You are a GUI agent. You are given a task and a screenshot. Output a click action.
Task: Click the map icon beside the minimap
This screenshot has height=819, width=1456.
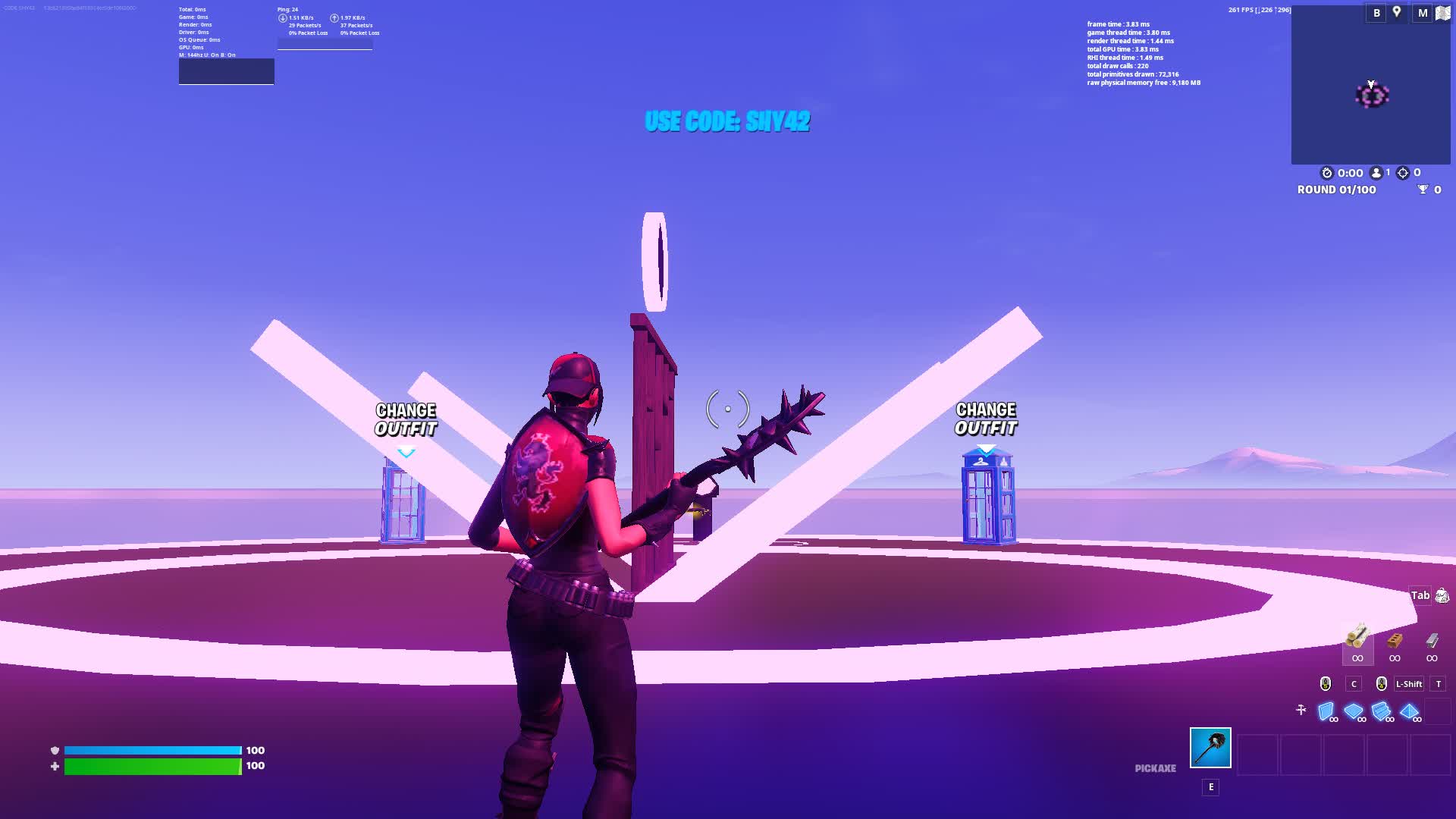point(1442,12)
